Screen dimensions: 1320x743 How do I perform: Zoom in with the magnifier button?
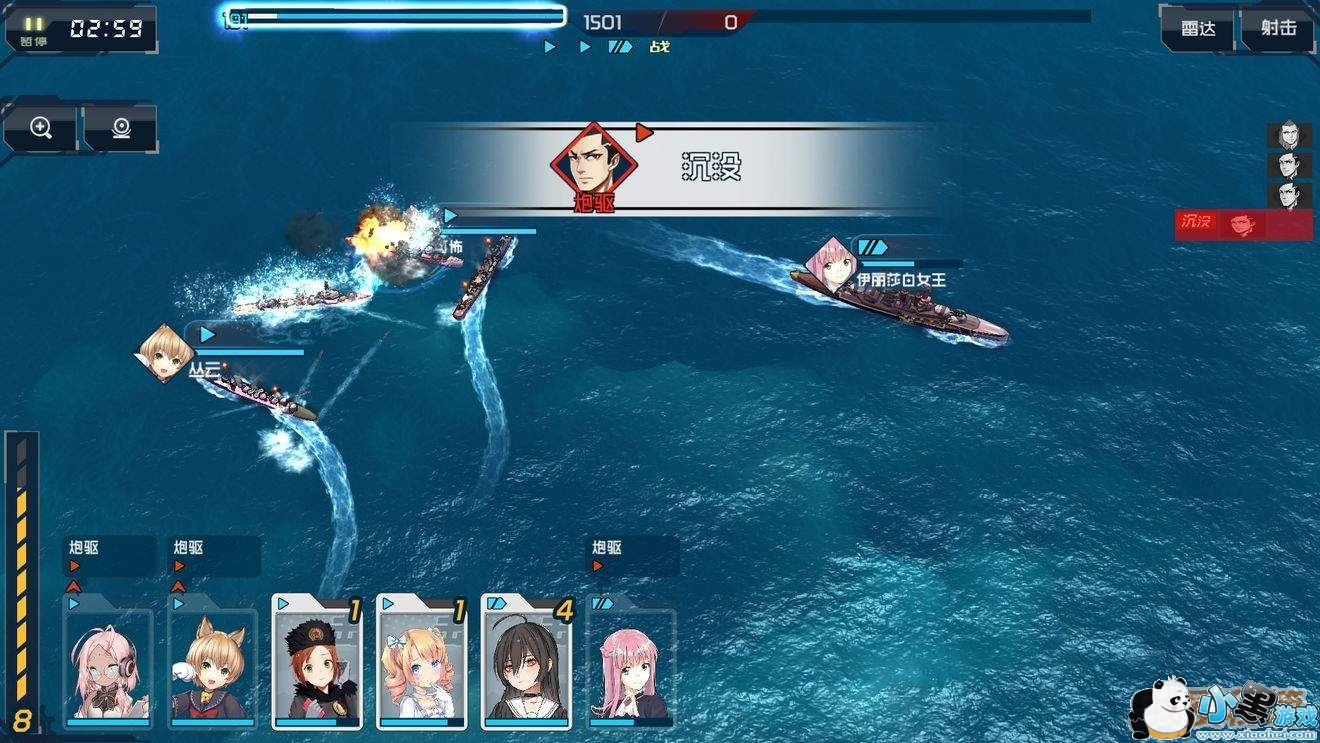[41, 128]
